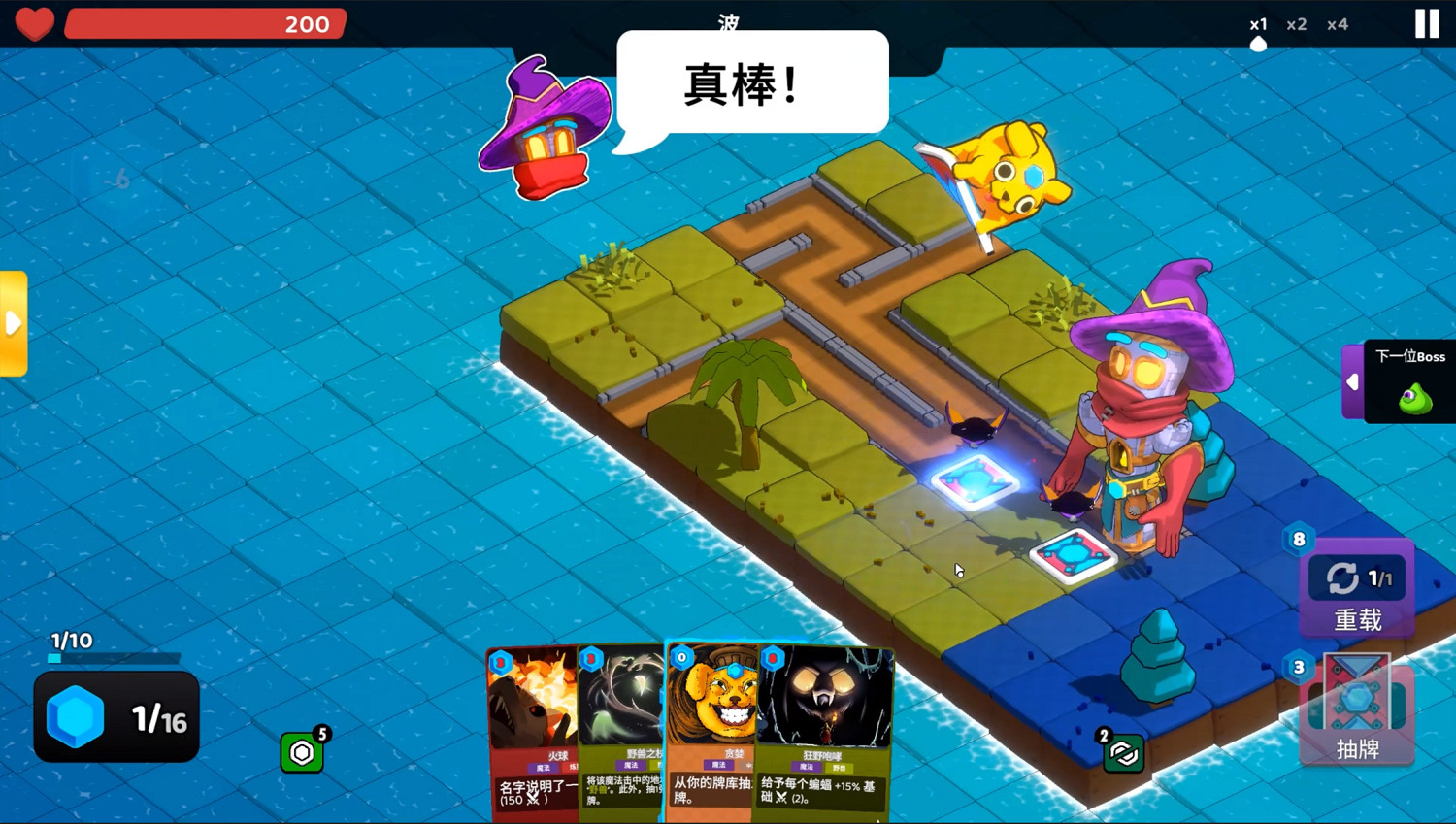Switch to x2 game speed
Viewport: 1456px width, 824px height.
[x=1298, y=24]
